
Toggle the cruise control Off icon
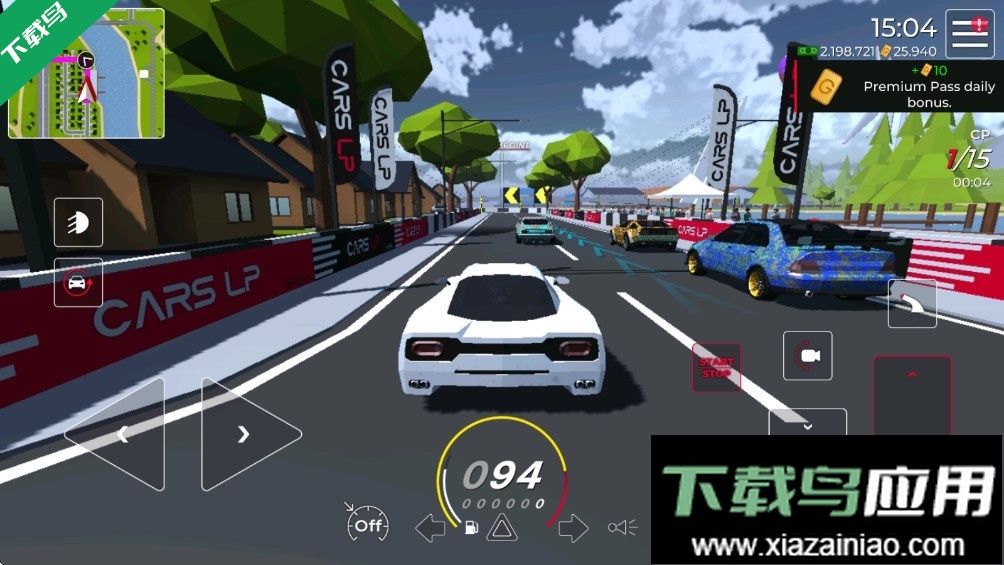click(367, 524)
